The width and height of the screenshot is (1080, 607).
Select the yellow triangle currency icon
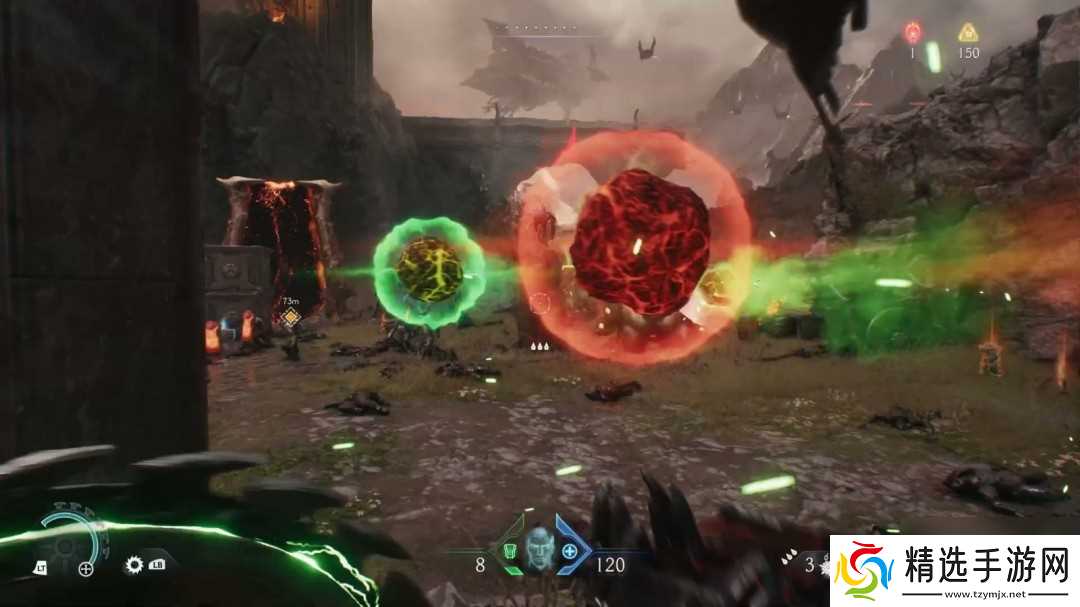pos(967,32)
